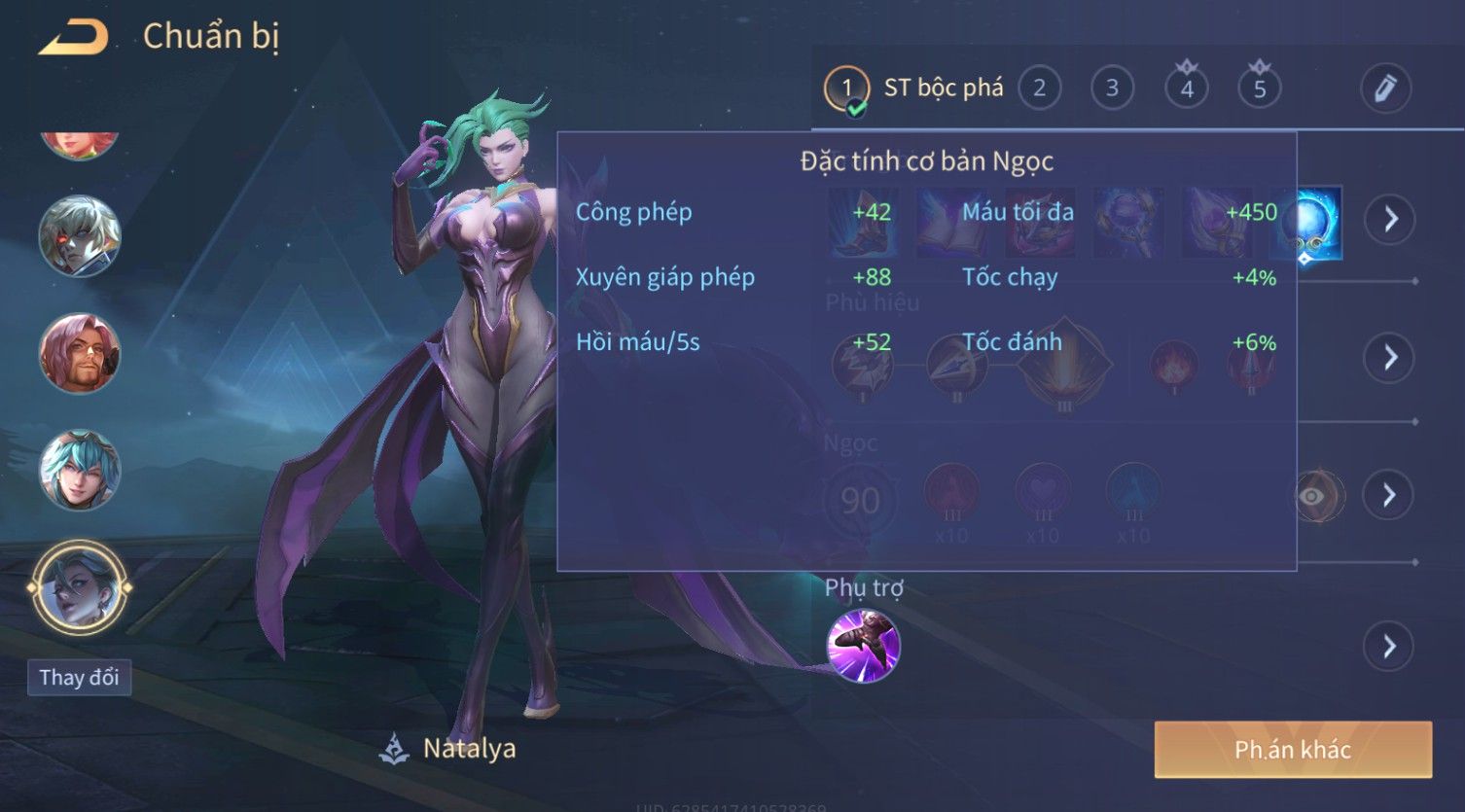Pick the bearded red-haired hero portrait

pos(79,353)
